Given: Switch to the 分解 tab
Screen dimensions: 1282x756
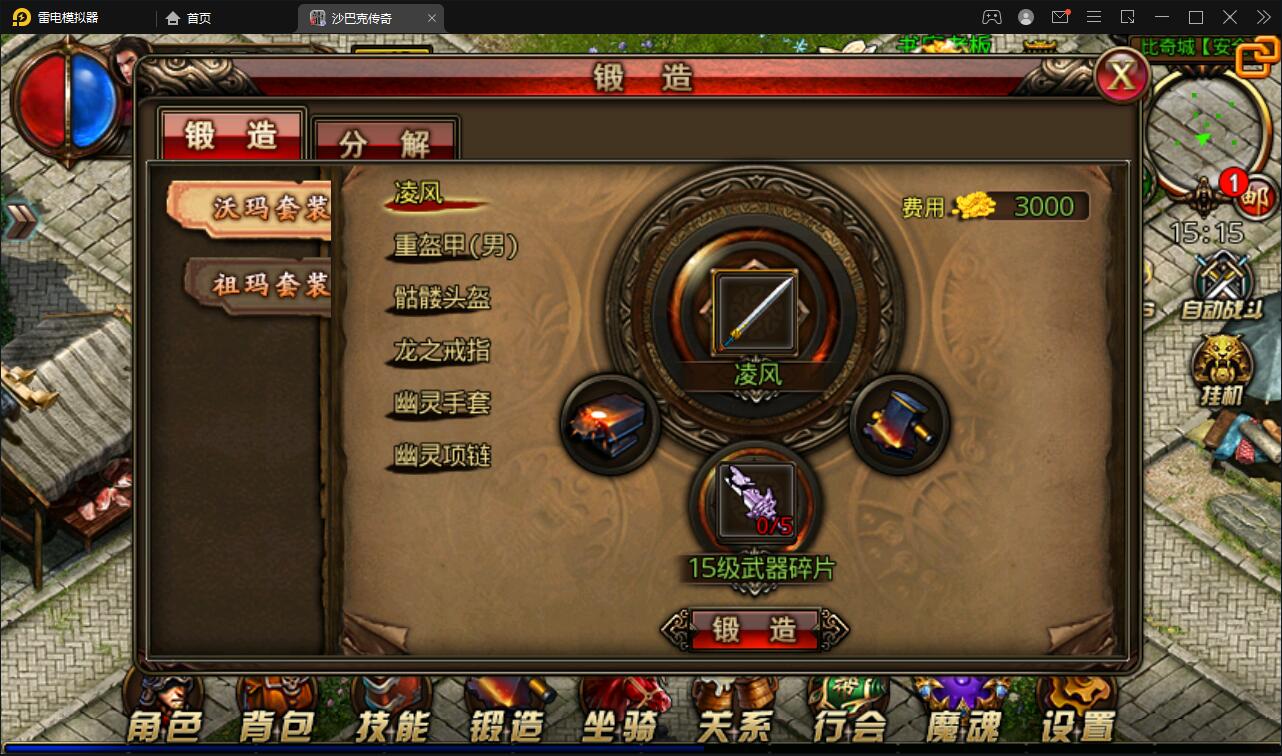Looking at the screenshot, I should pyautogui.click(x=384, y=143).
